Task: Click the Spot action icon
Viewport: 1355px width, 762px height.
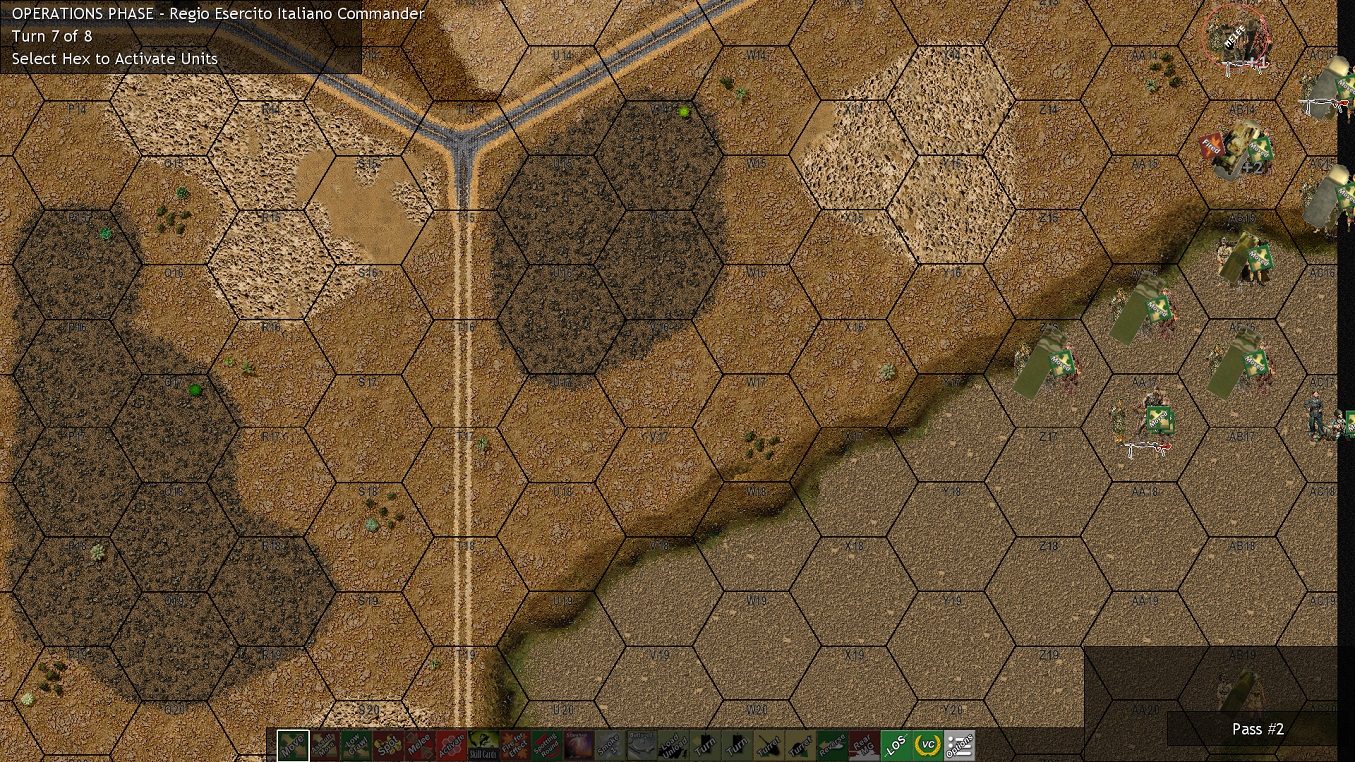Action: point(390,745)
